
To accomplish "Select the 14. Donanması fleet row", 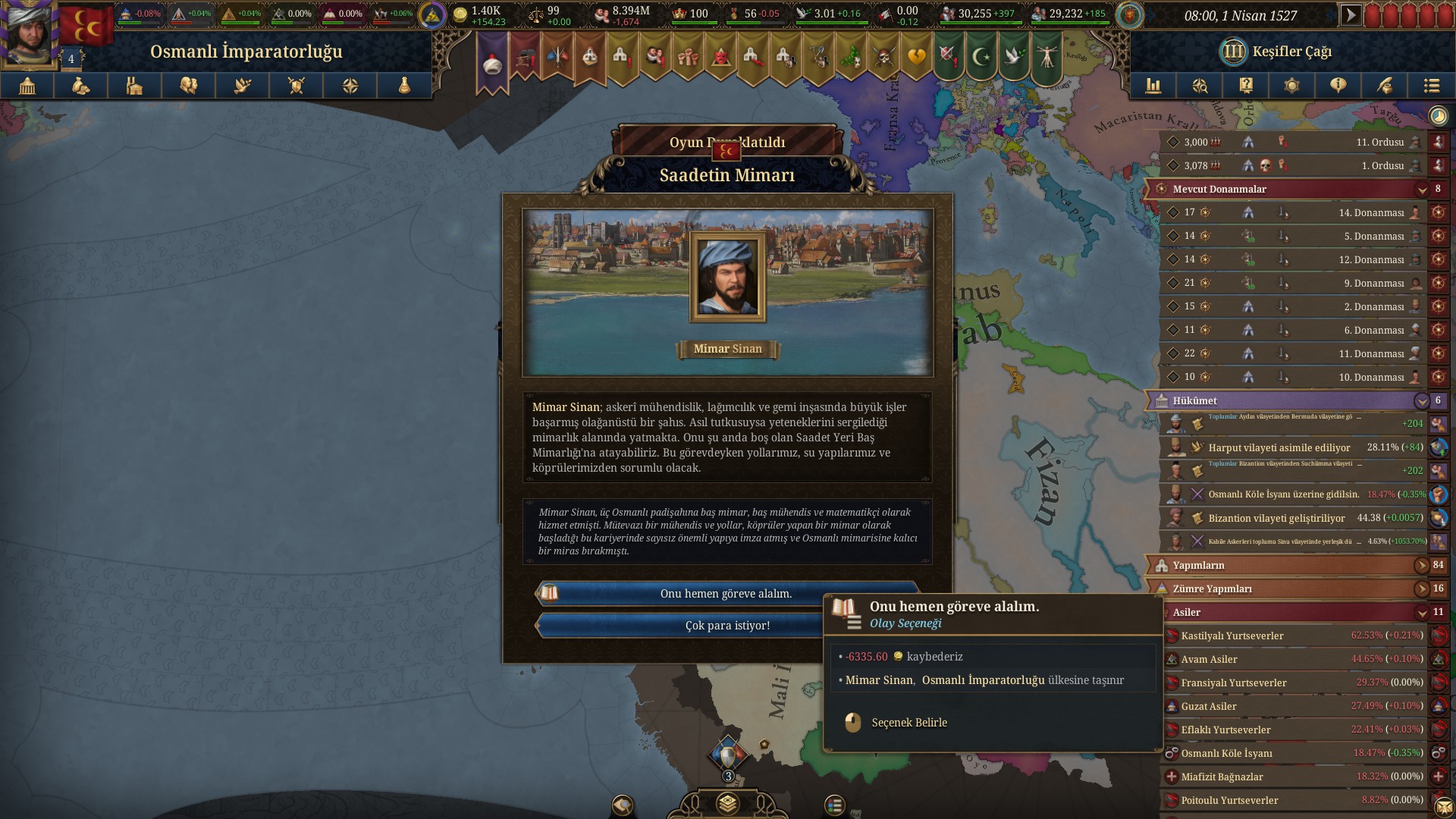I will (1289, 213).
